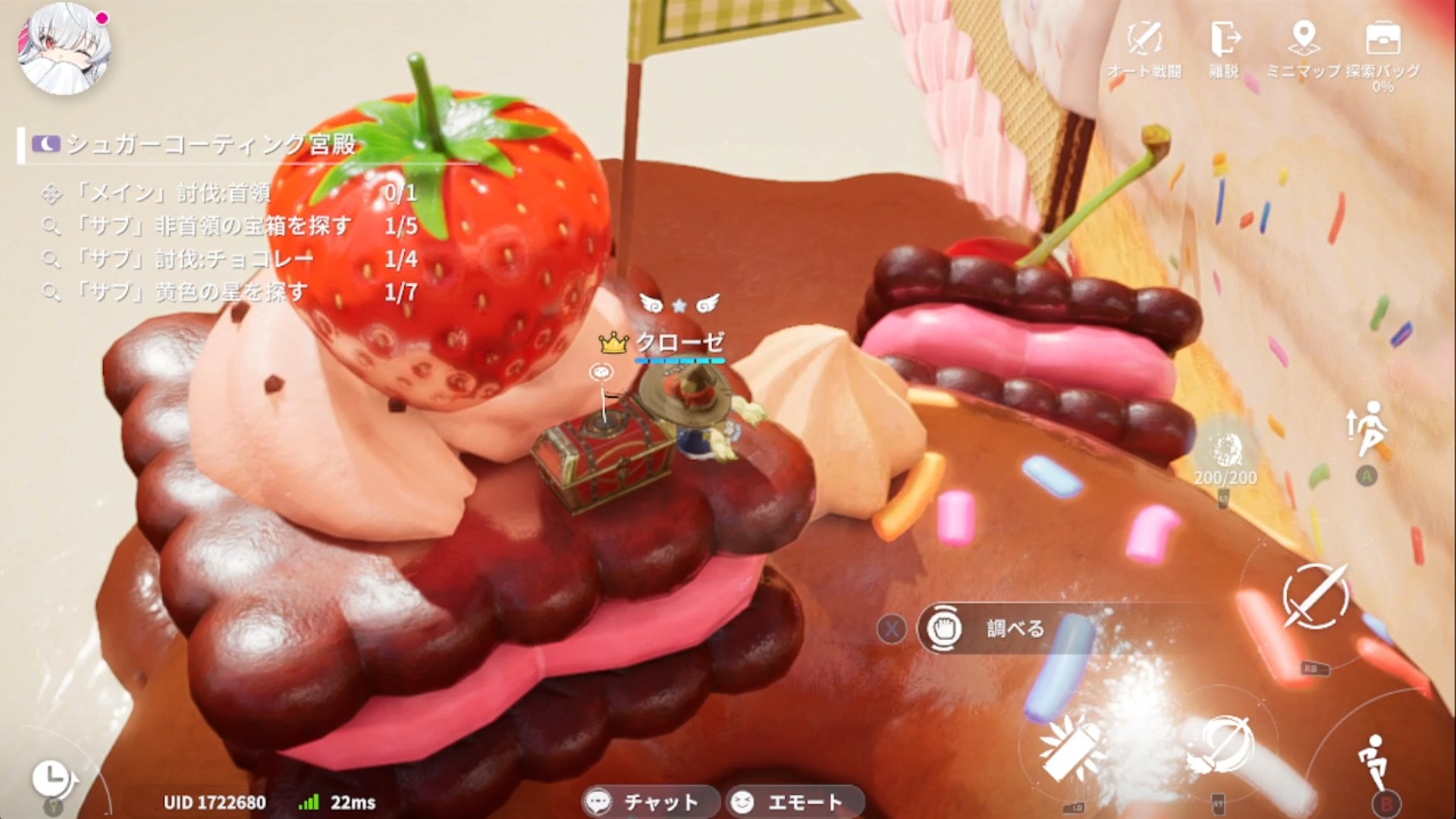
Task: Select the non-boss treasure chest sub objective
Action: pyautogui.click(x=227, y=226)
